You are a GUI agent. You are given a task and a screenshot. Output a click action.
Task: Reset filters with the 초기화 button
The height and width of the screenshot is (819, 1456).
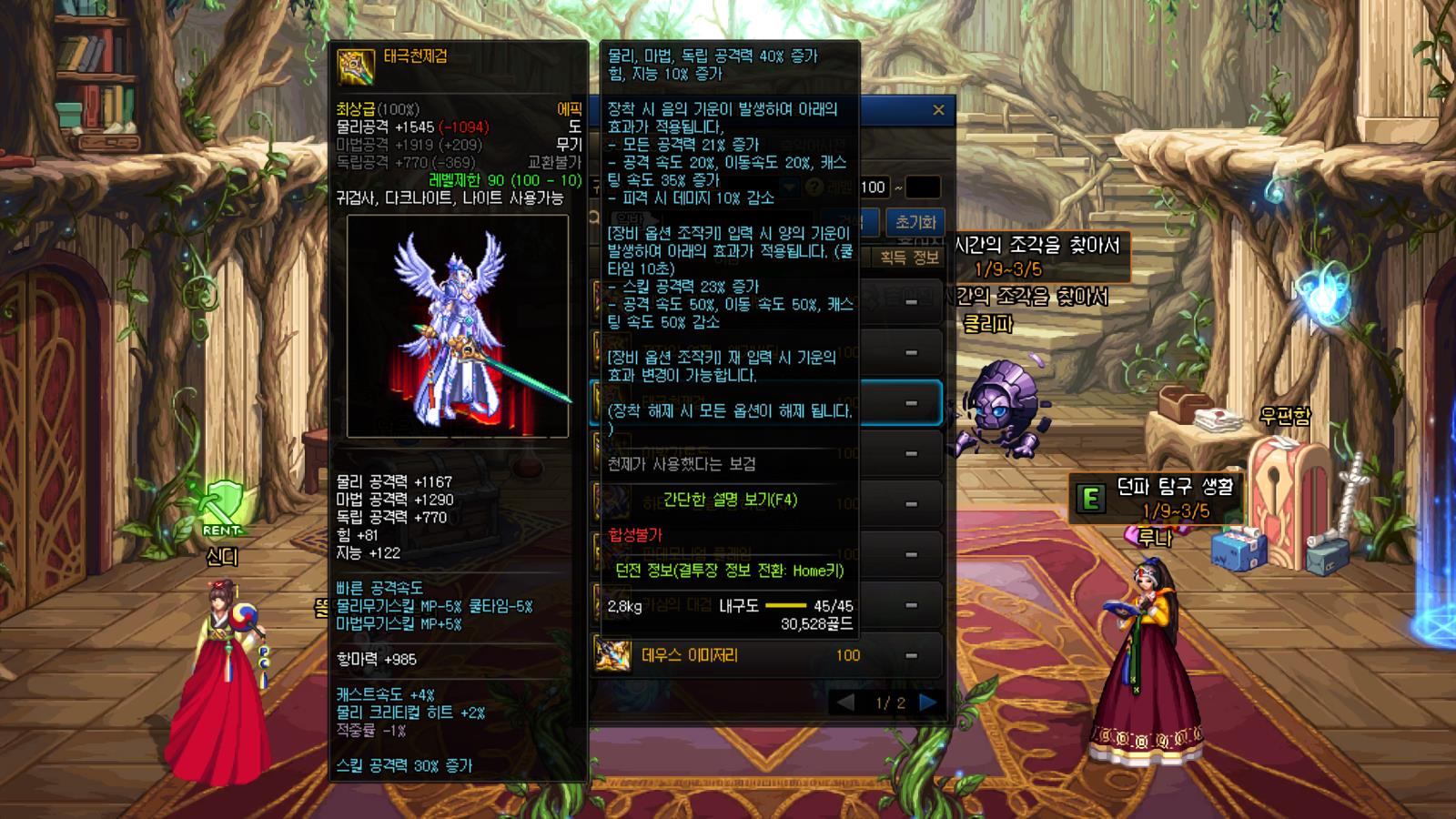(915, 222)
